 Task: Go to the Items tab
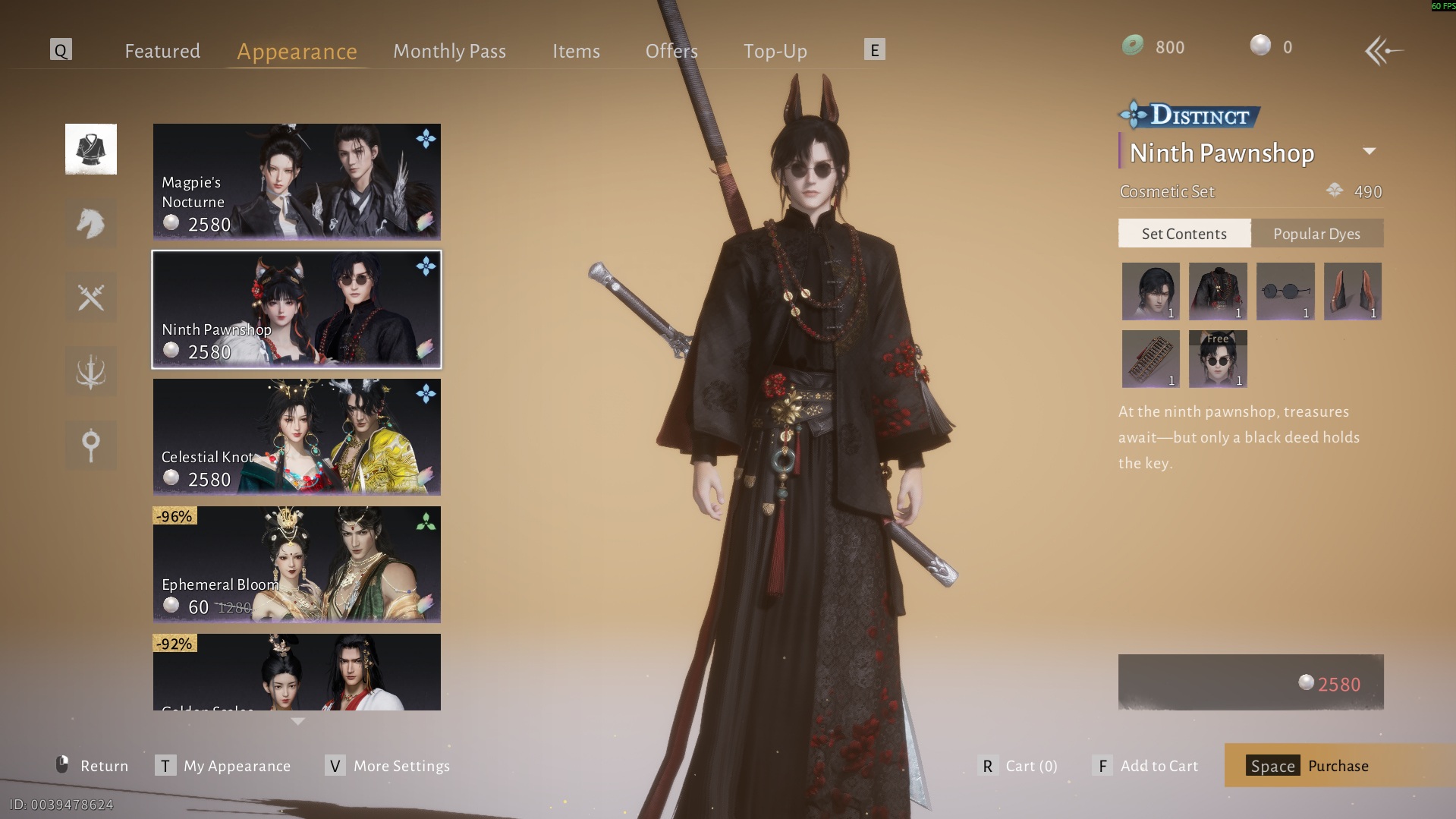576,51
